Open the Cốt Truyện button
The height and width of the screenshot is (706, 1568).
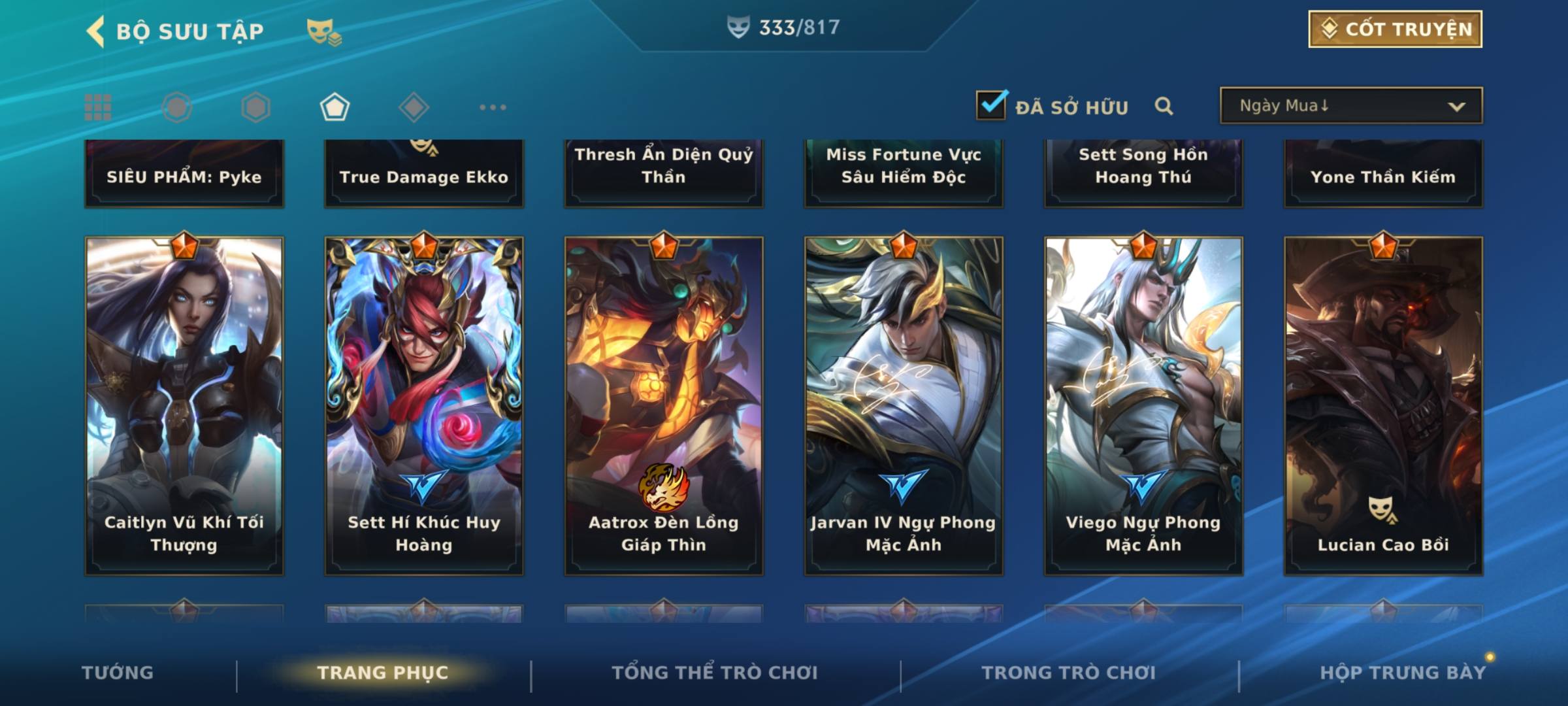pos(1395,29)
